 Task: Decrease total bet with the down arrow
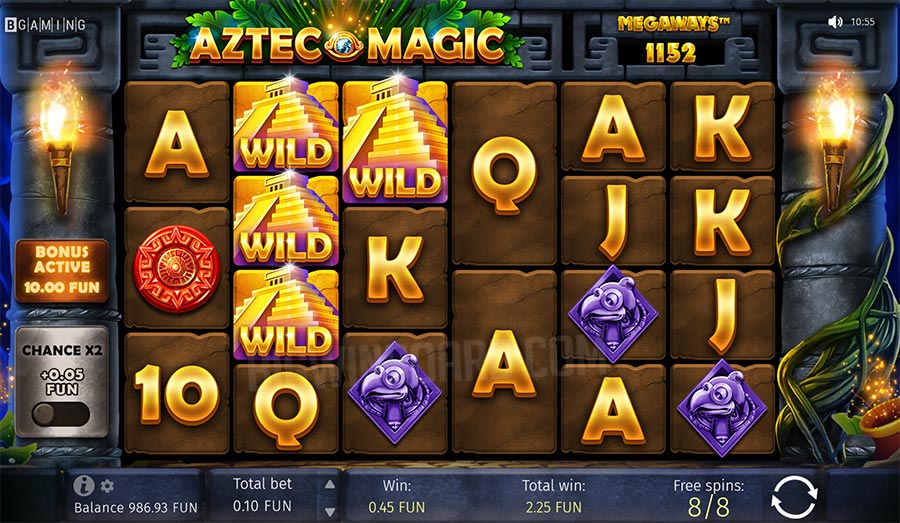tap(330, 507)
